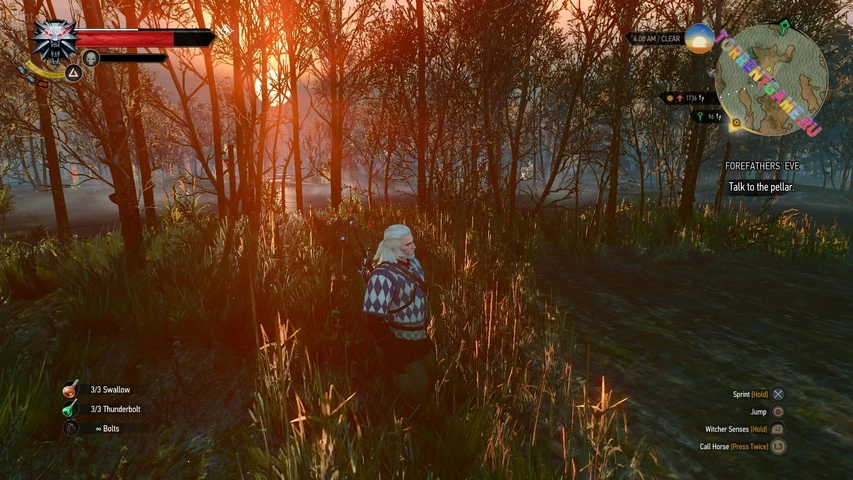Click the "Talk to the pellar" objective
The height and width of the screenshot is (480, 853).
click(x=761, y=187)
